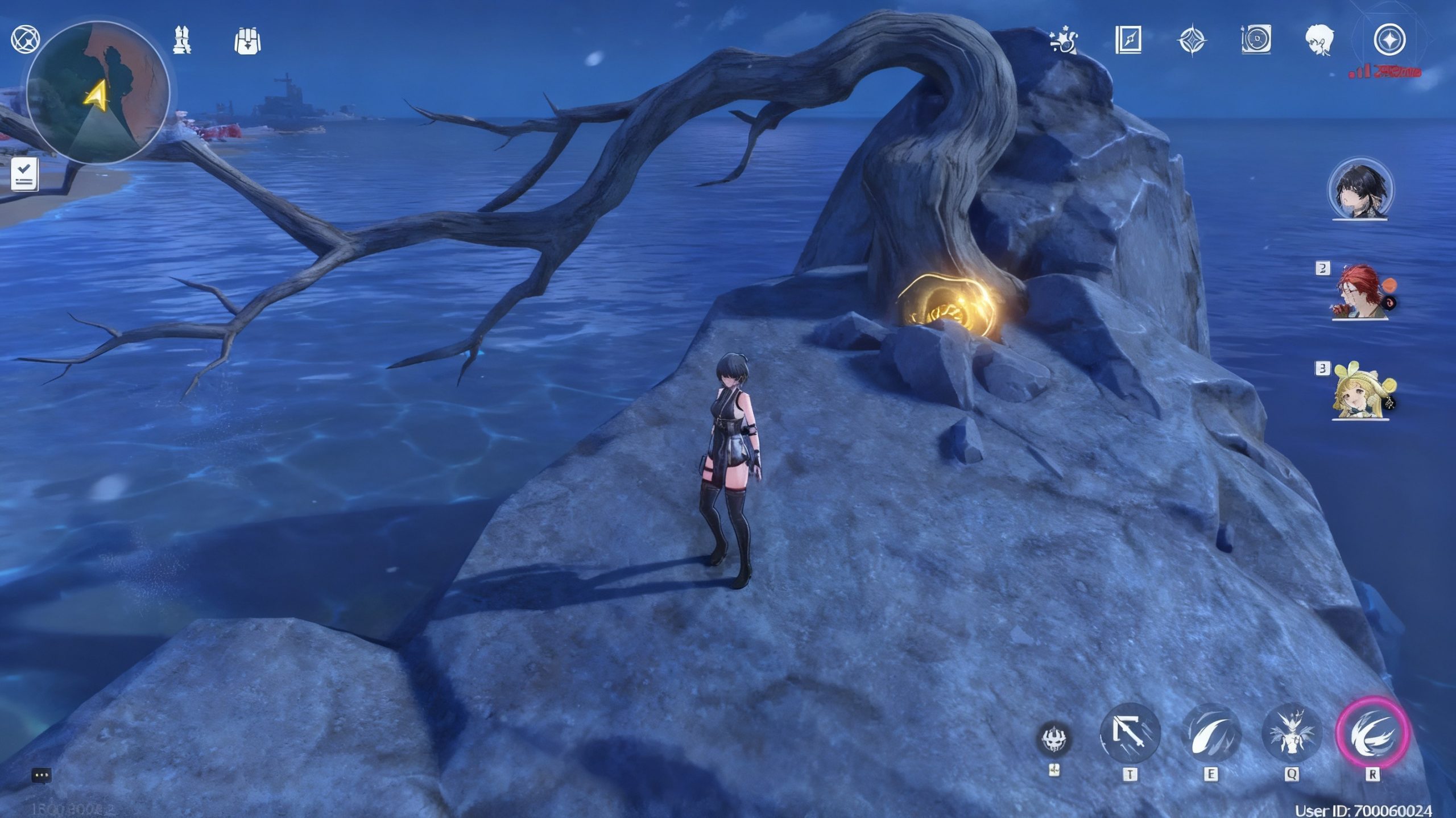This screenshot has height=818, width=1456.
Task: Open the guidebook compass book icon
Action: (x=1128, y=40)
